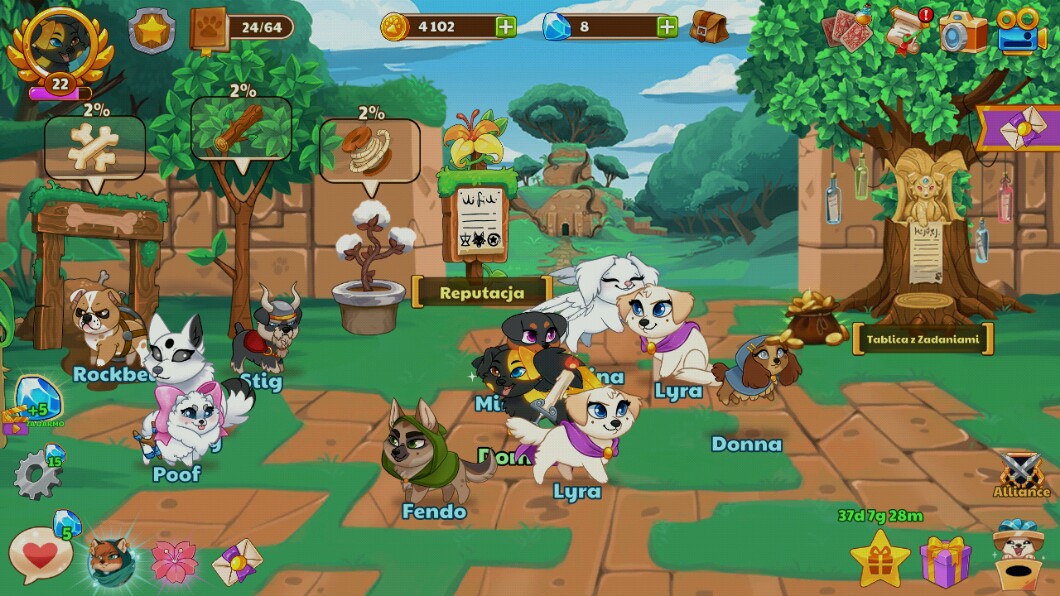
Task: Open Tablica z Zadaniami task board
Action: click(x=923, y=339)
